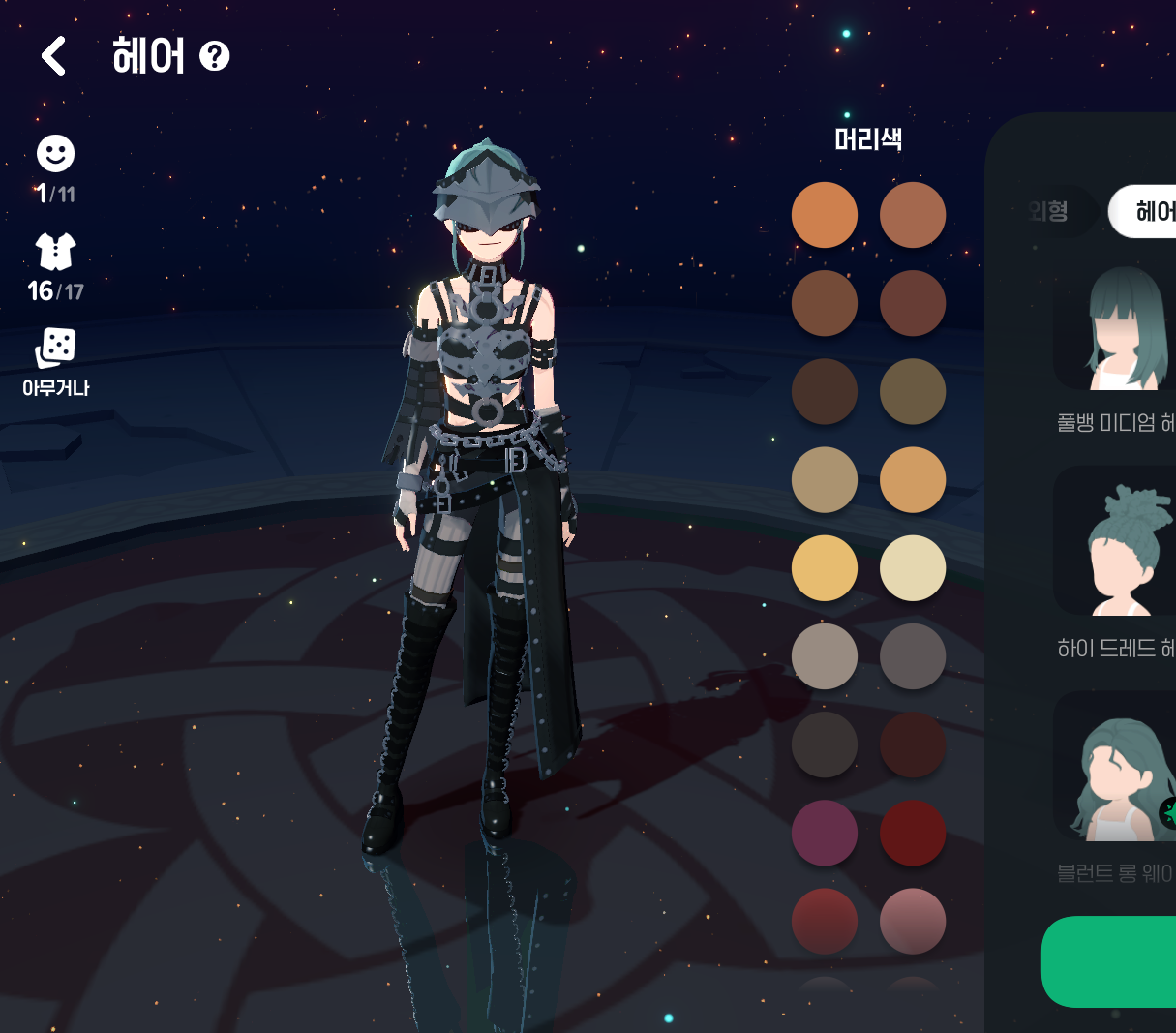Select the bright orange hair color
Viewport: 1176px width, 1033px height.
(x=825, y=215)
